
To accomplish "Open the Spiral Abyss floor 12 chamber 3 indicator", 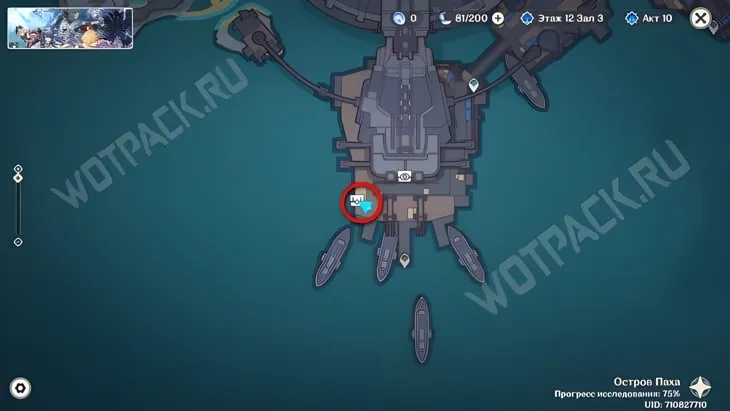I will tap(563, 18).
